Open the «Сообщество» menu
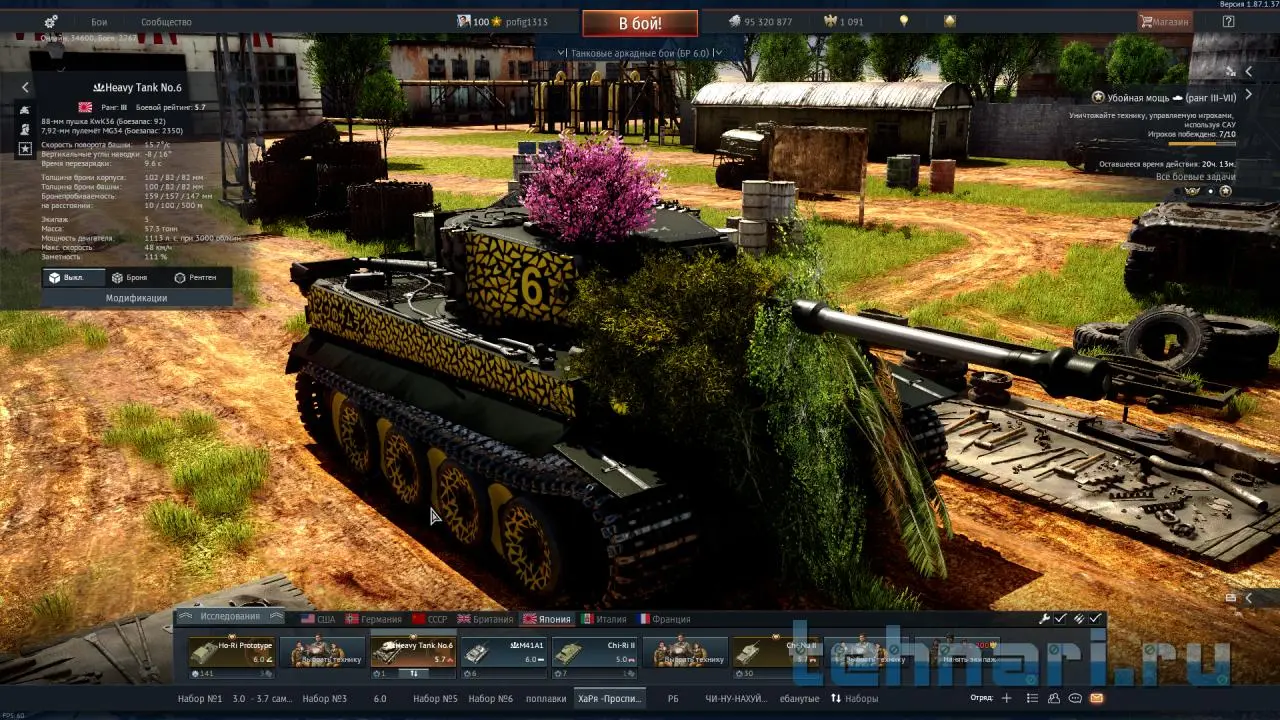 166,22
